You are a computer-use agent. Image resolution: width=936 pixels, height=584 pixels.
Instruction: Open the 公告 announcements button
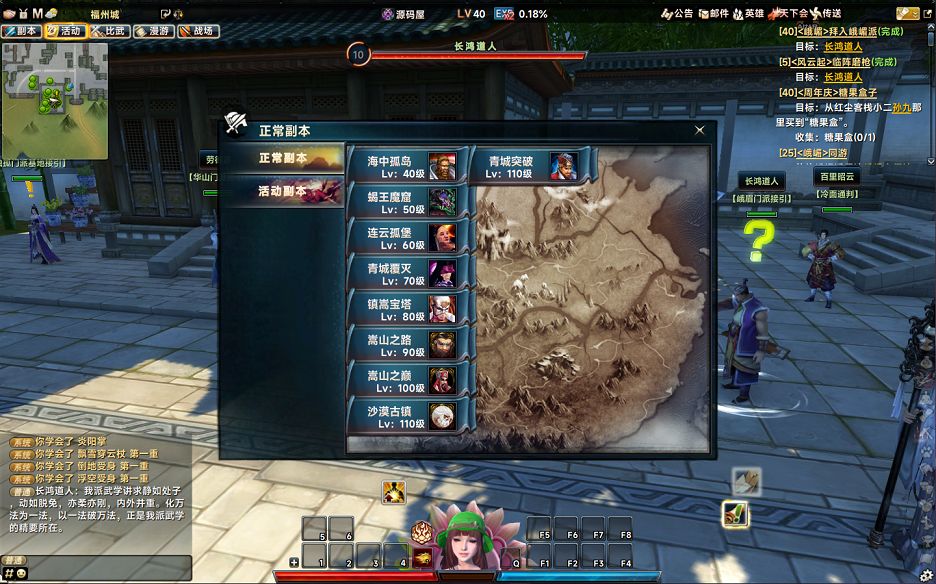click(x=677, y=14)
